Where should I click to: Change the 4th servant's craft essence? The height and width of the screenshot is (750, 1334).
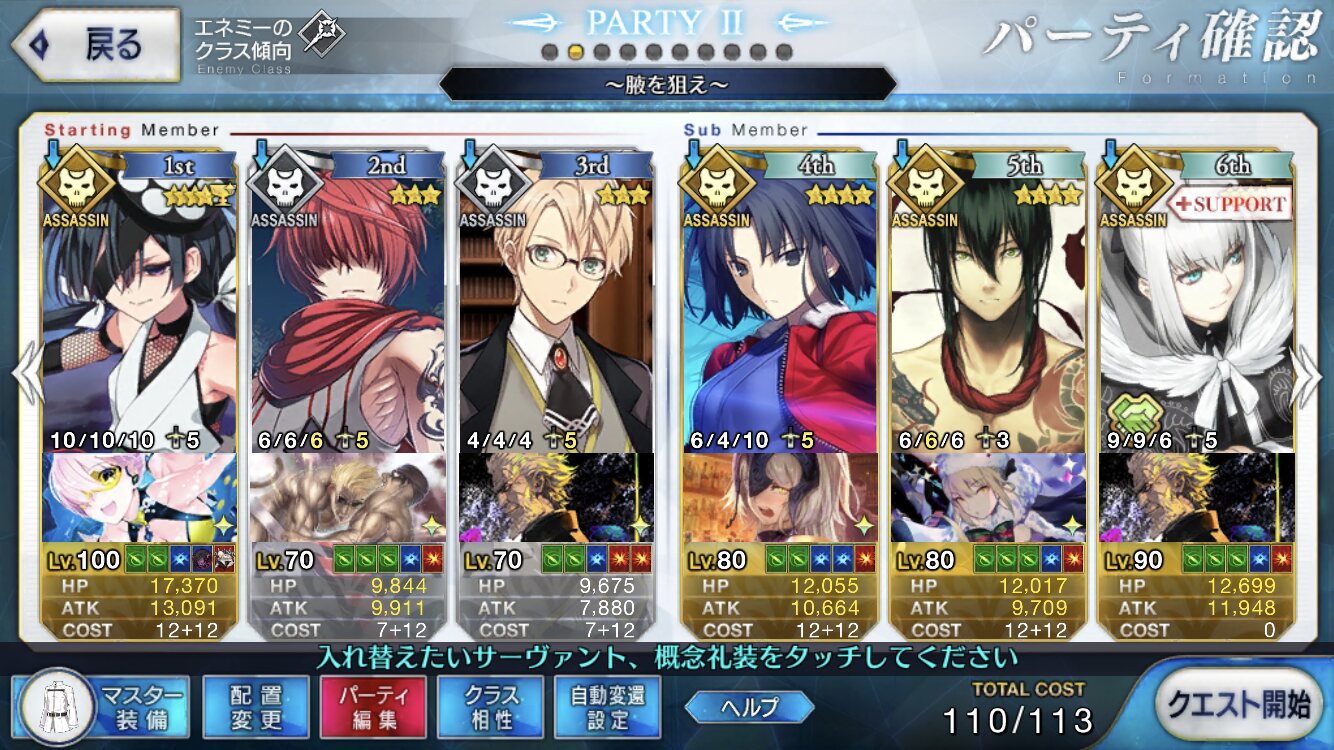[779, 497]
